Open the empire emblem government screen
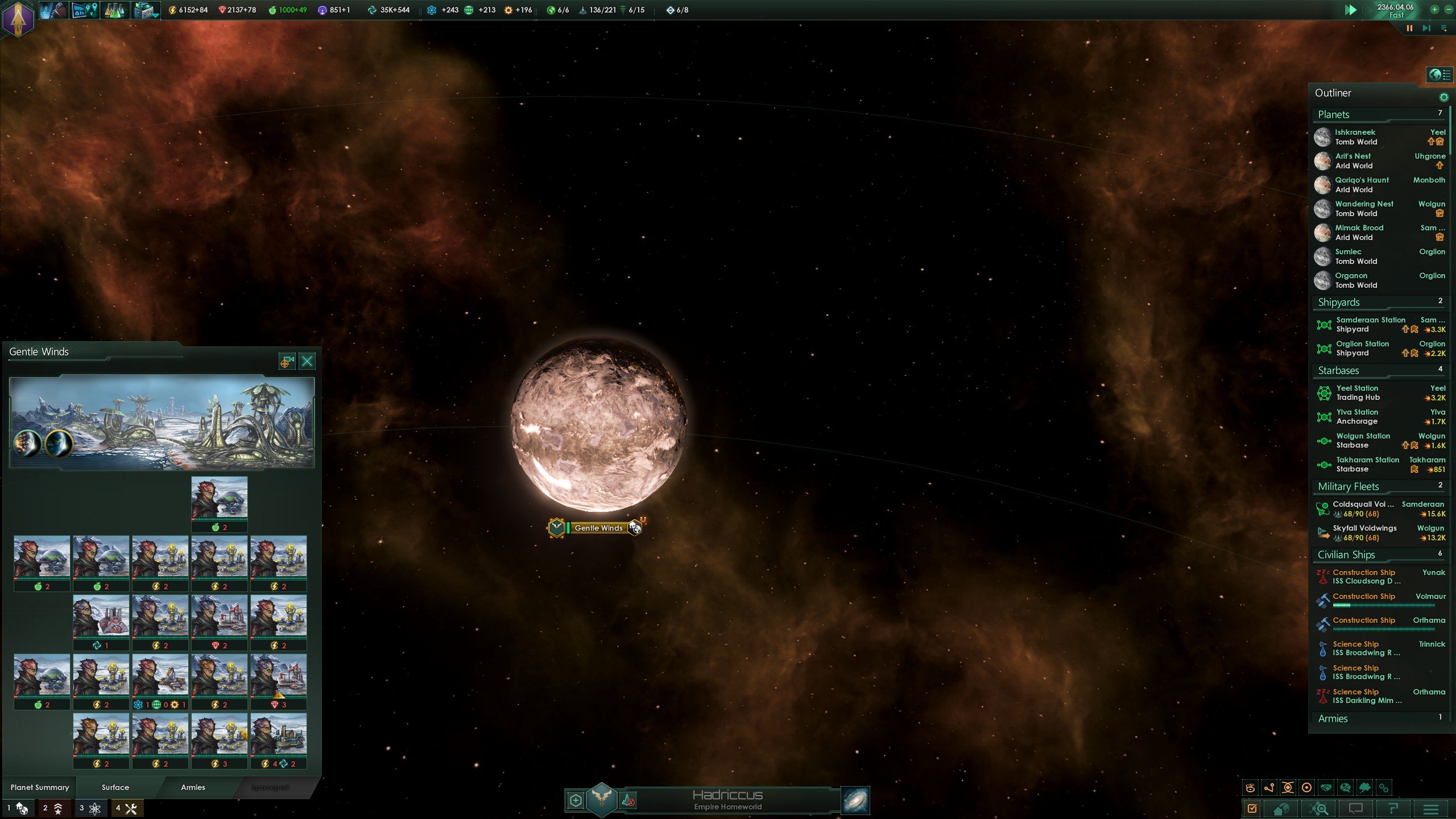 18,19
